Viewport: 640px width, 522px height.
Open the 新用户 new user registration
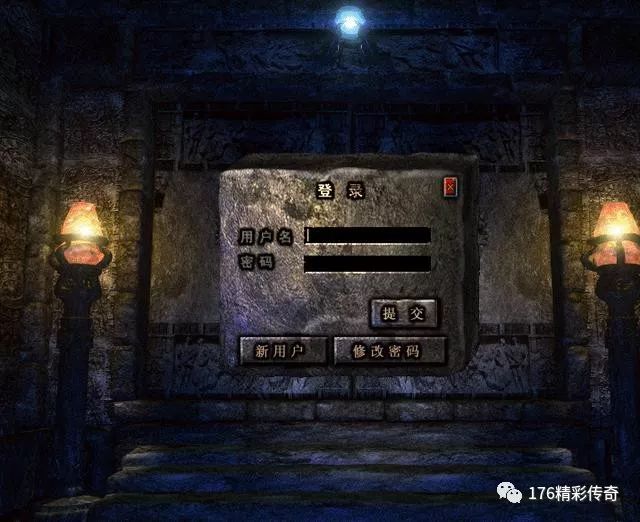click(283, 351)
